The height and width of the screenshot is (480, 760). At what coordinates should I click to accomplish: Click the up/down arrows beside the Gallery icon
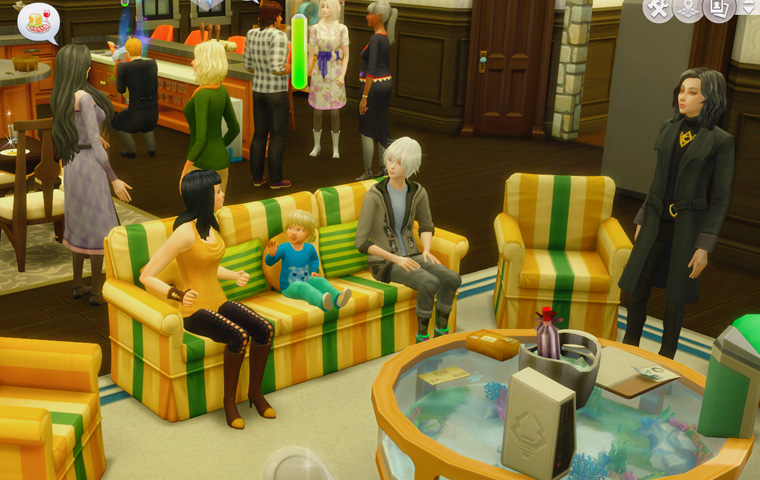click(x=750, y=8)
